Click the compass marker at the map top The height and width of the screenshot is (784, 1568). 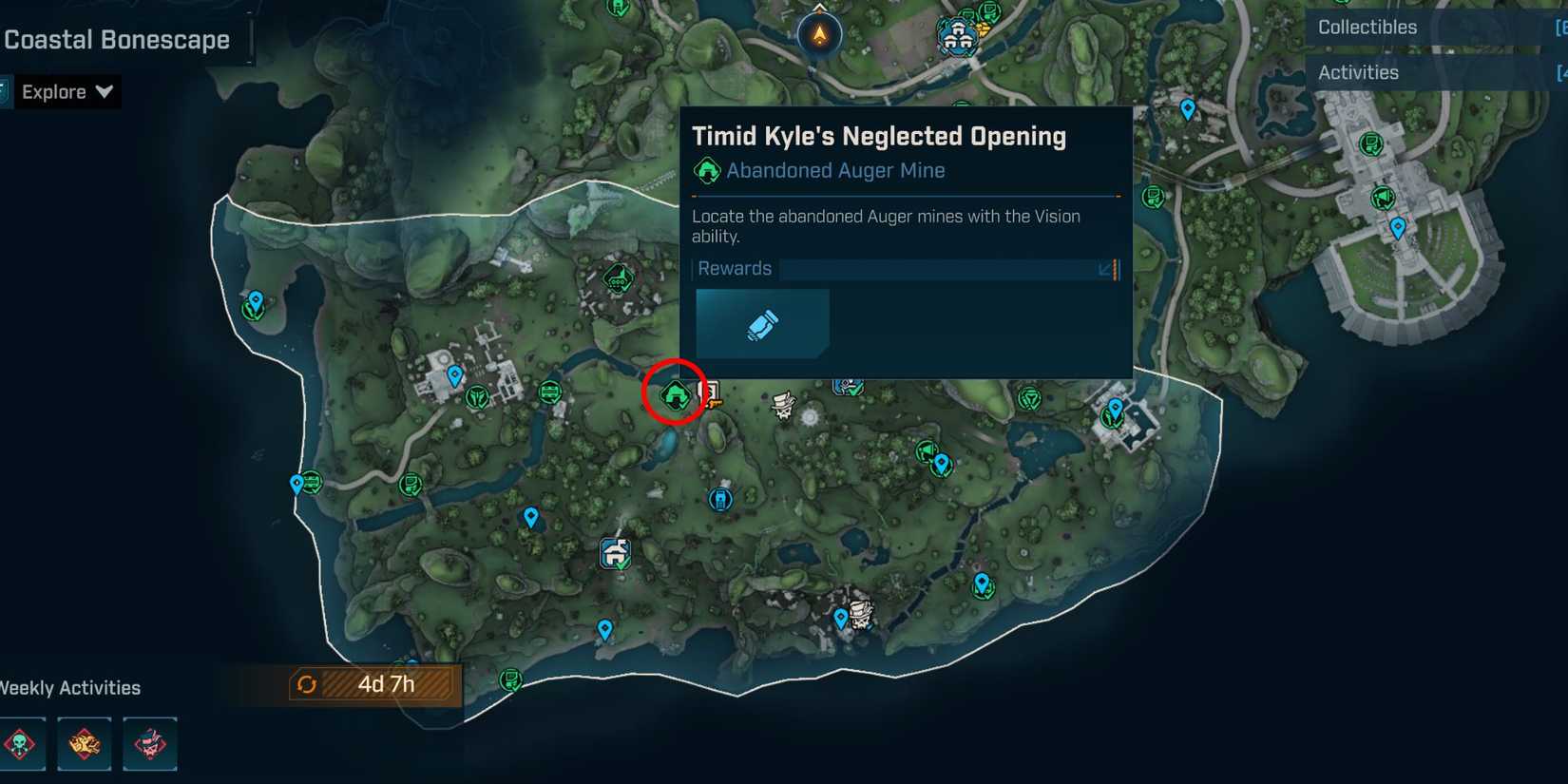click(821, 31)
